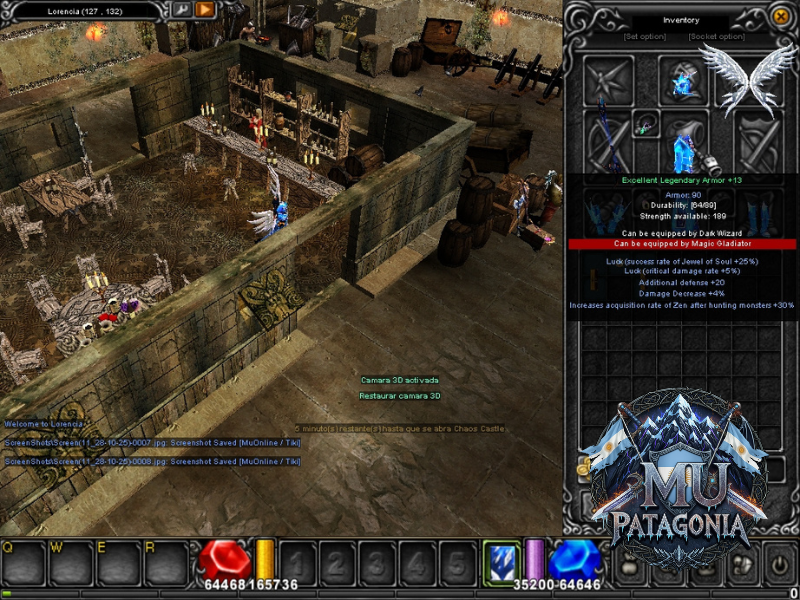The image size is (800, 600).
Task: Close the Inventory panel
Action: coord(781,16)
